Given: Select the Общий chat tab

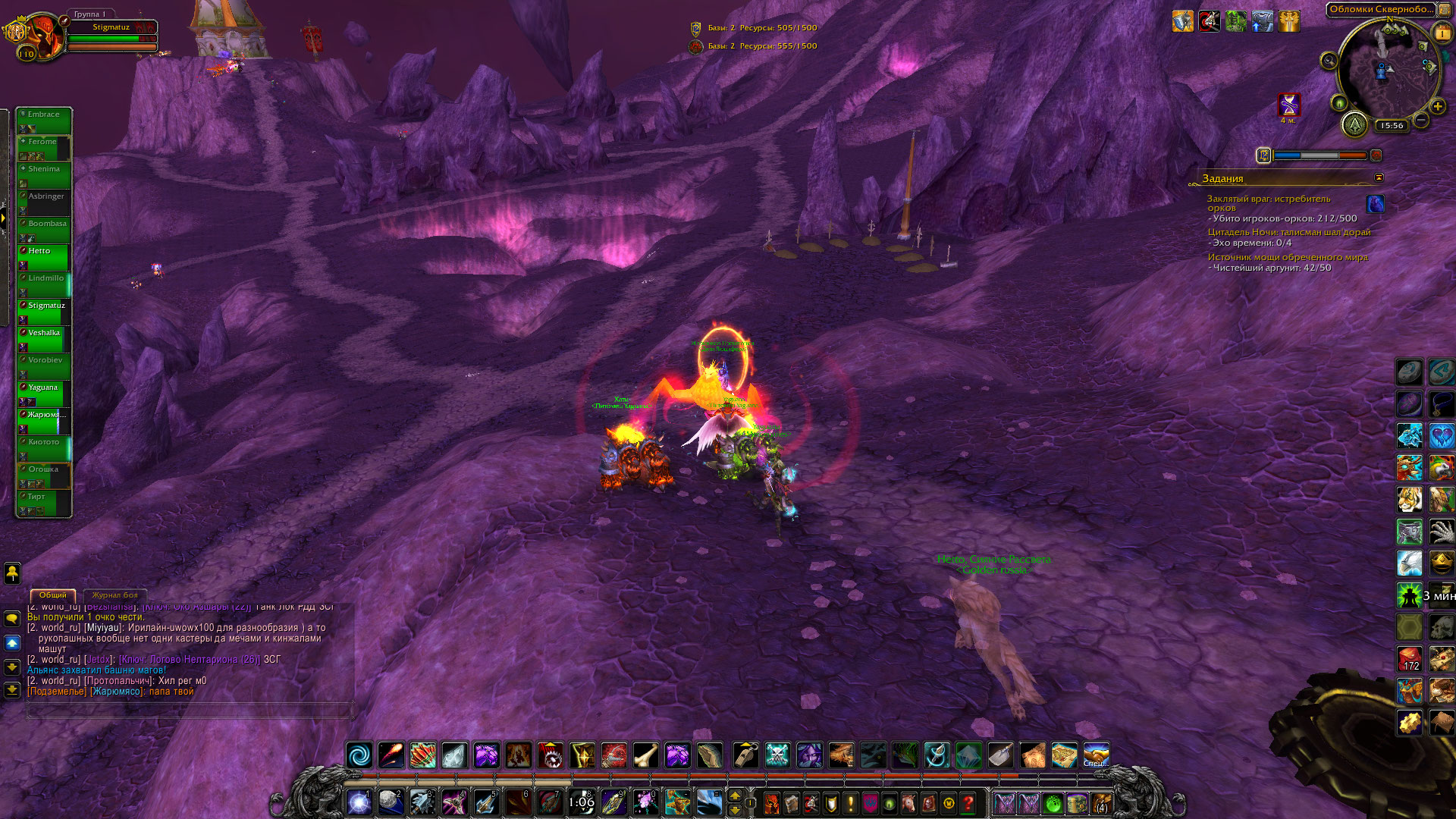Looking at the screenshot, I should point(53,595).
